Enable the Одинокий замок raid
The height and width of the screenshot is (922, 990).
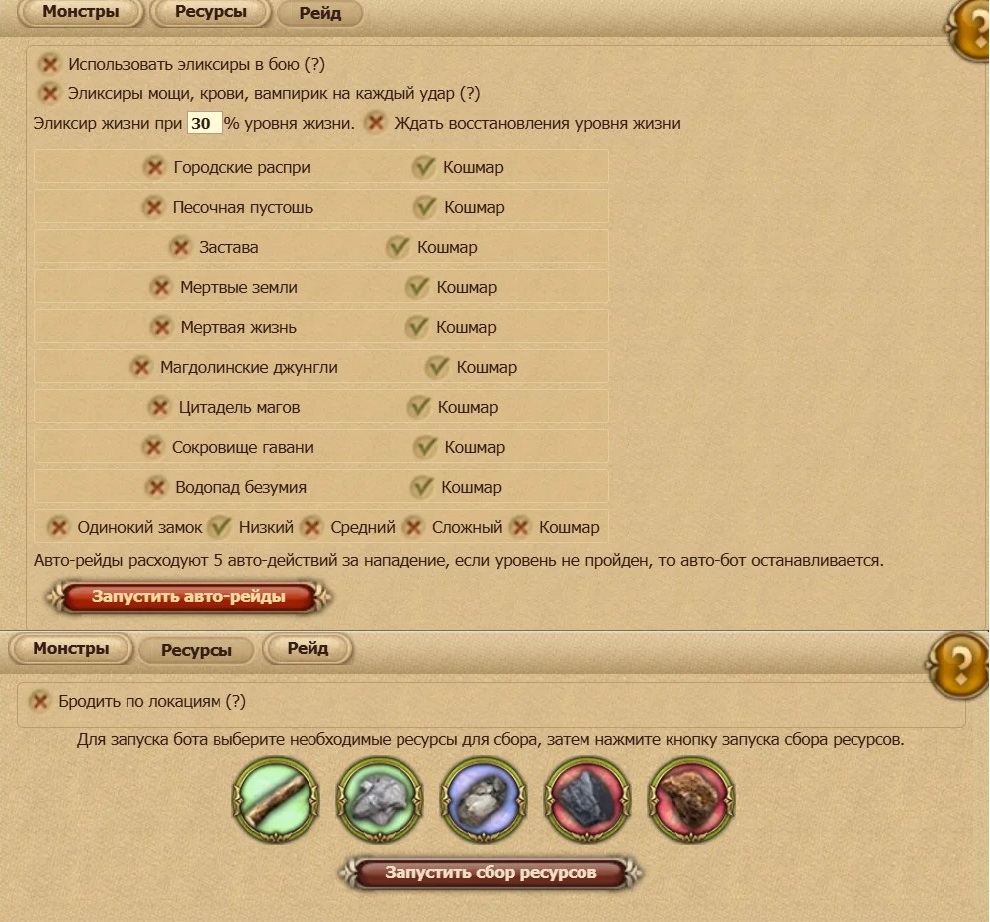[58, 527]
